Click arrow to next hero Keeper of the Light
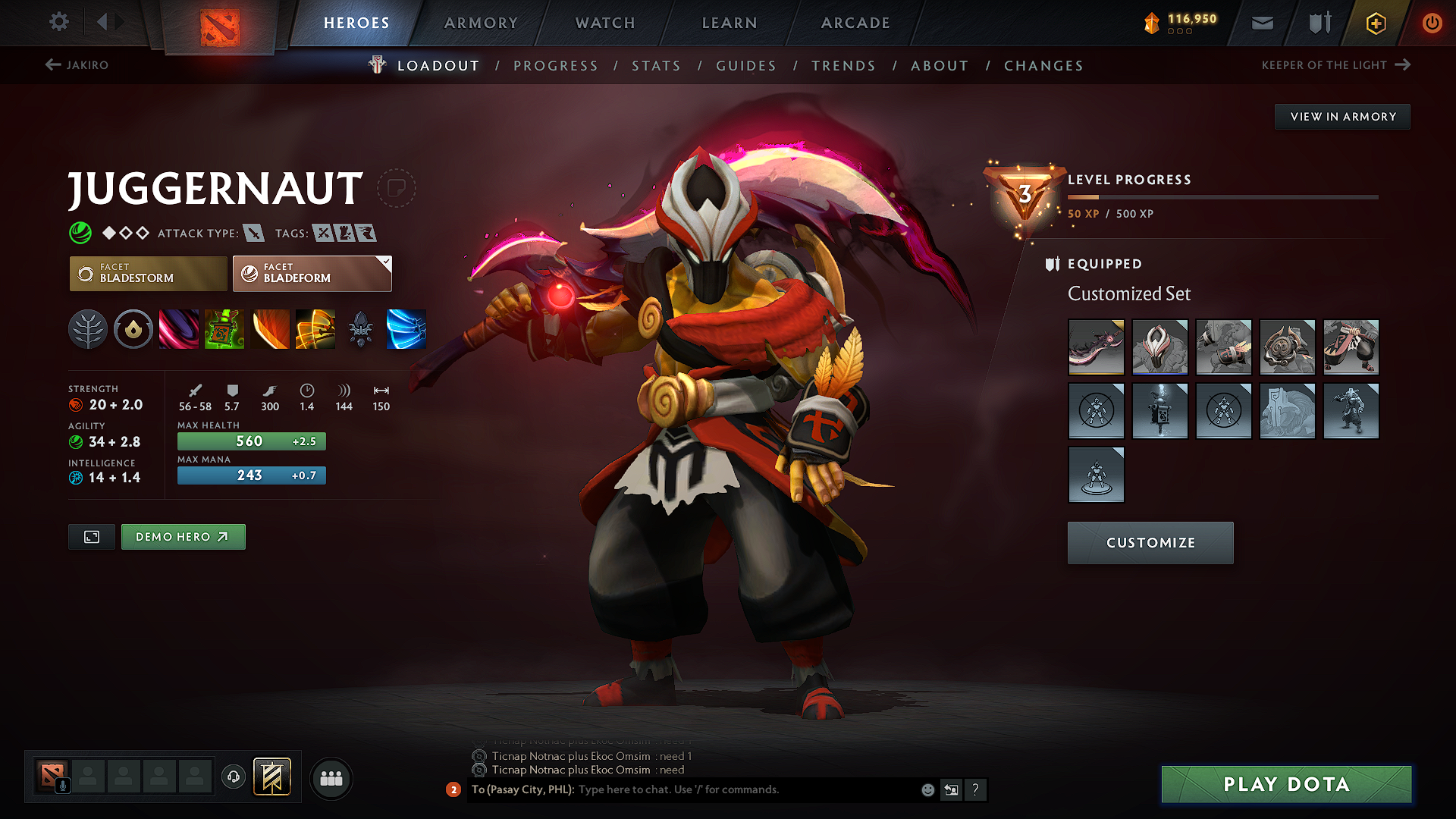 [1401, 64]
